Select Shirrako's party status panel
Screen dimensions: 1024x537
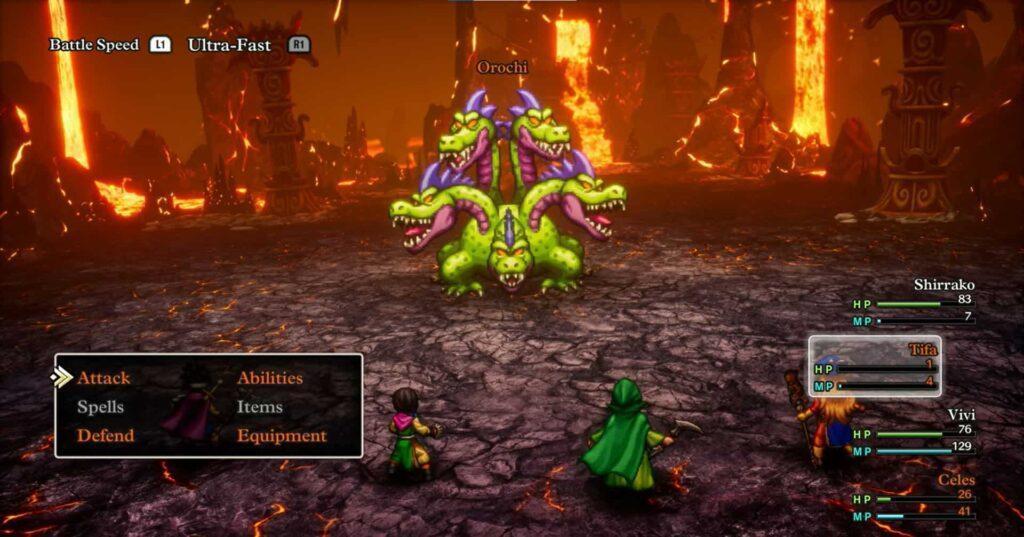click(912, 301)
